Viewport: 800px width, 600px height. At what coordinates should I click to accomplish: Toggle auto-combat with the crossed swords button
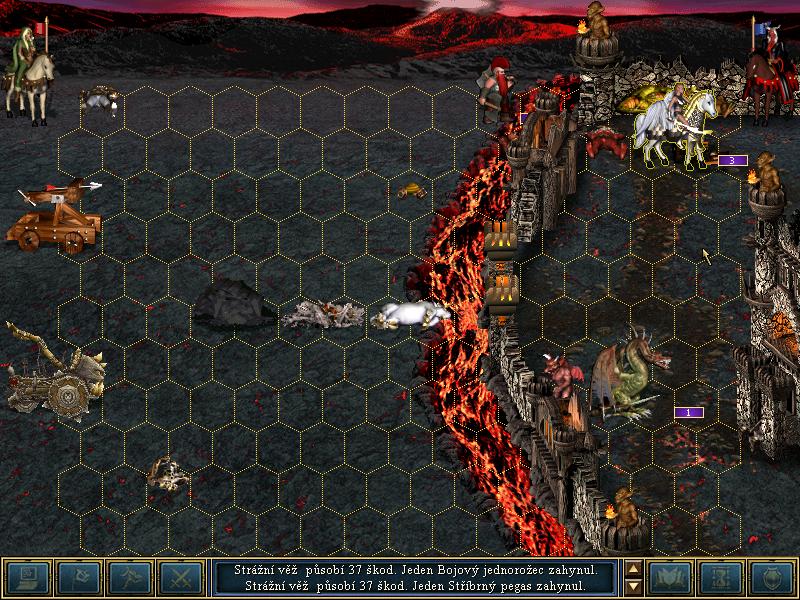coord(181,577)
